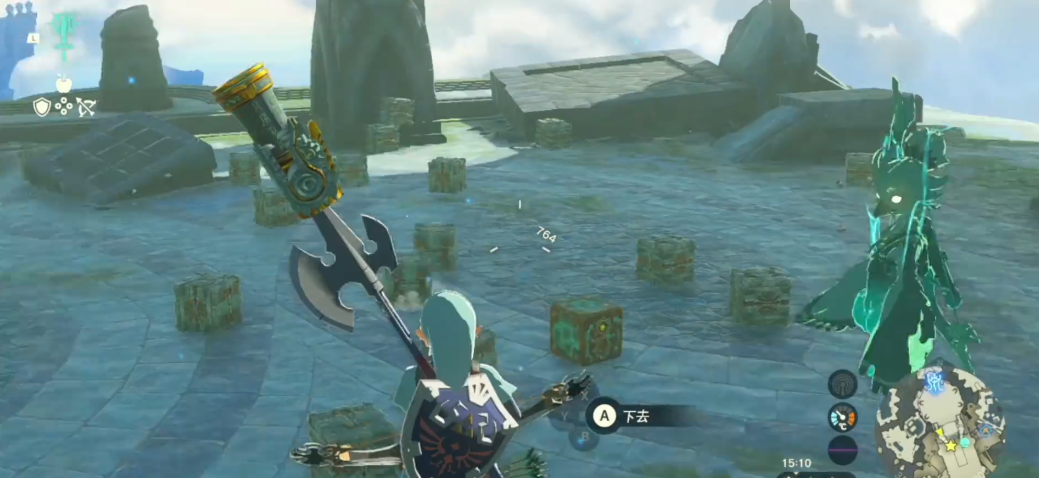Click the apple item icon

(62, 82)
